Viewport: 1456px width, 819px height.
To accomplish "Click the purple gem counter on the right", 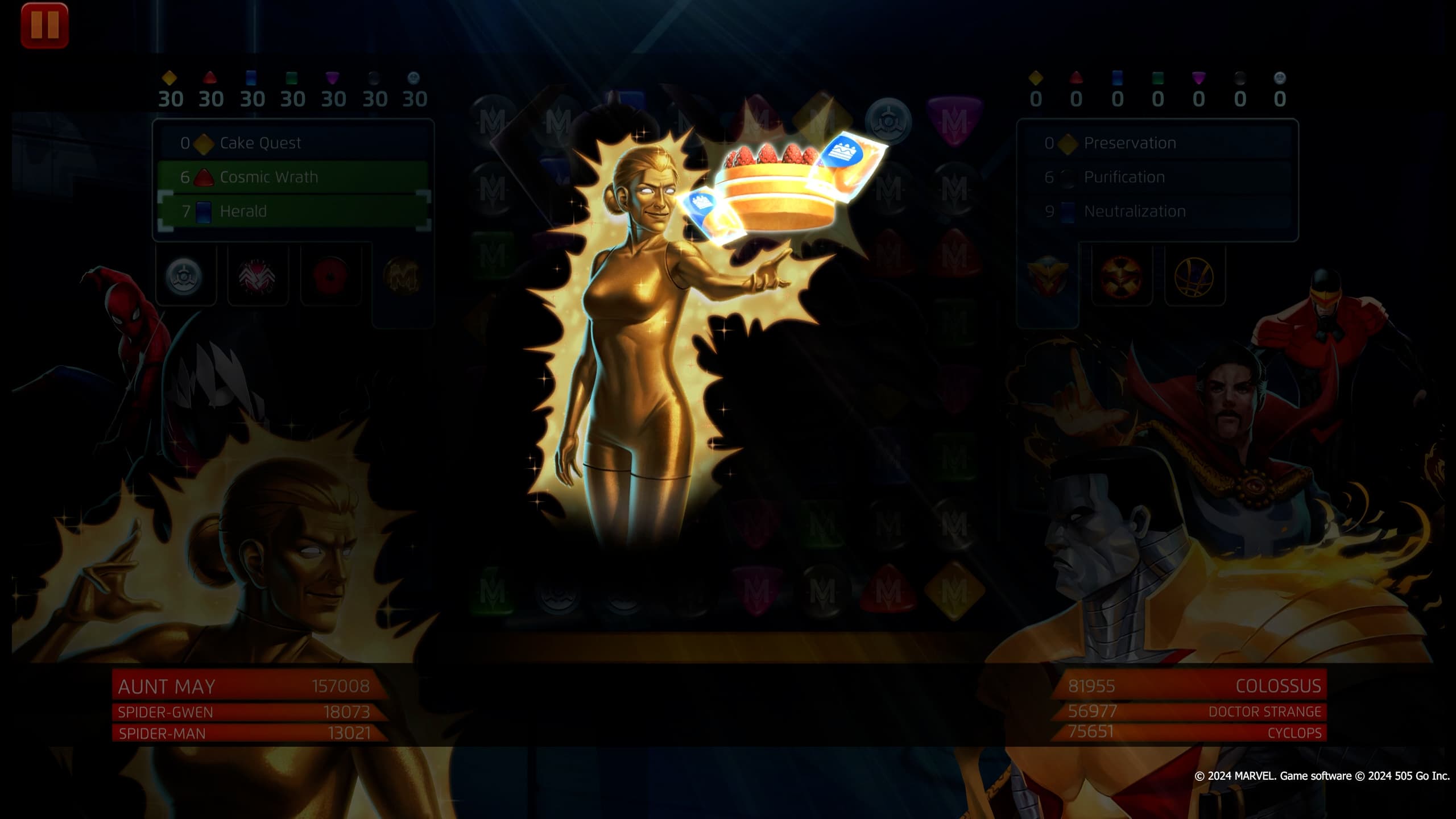I will tap(1199, 81).
